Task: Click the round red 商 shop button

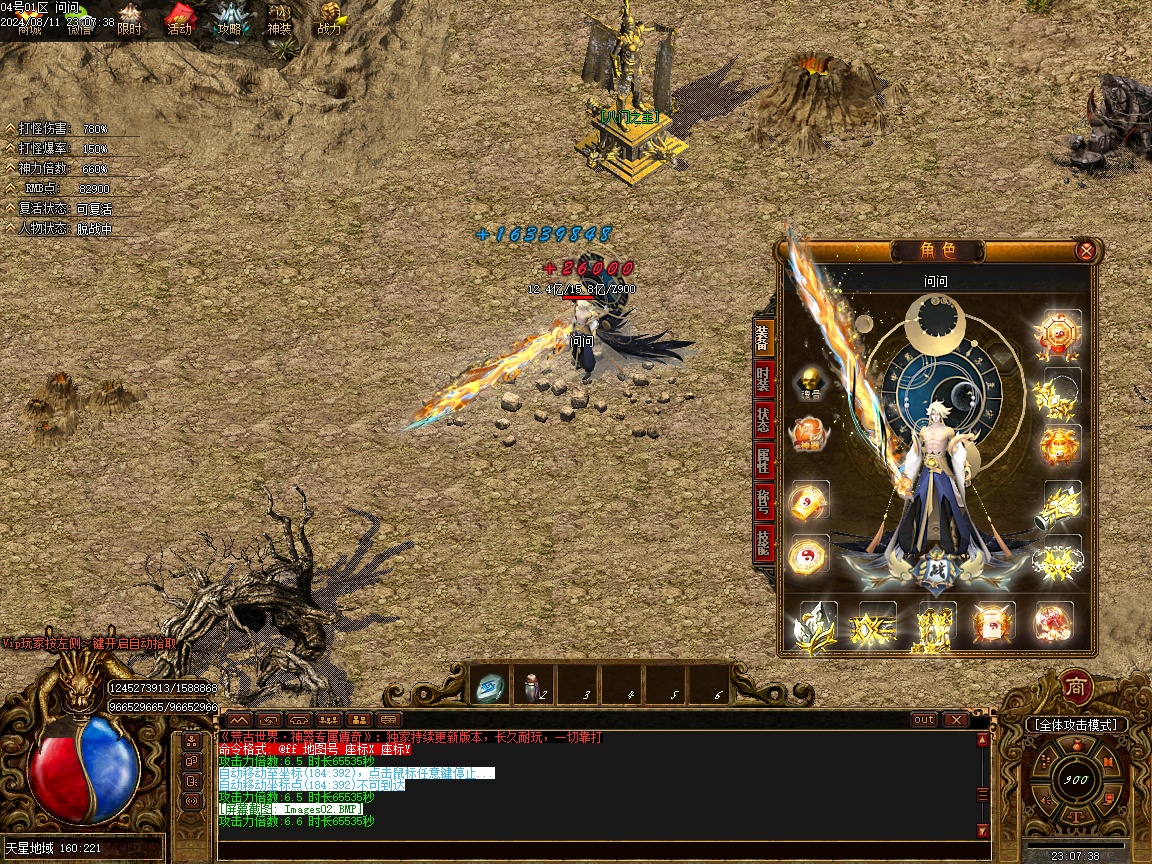Action: point(1076,686)
